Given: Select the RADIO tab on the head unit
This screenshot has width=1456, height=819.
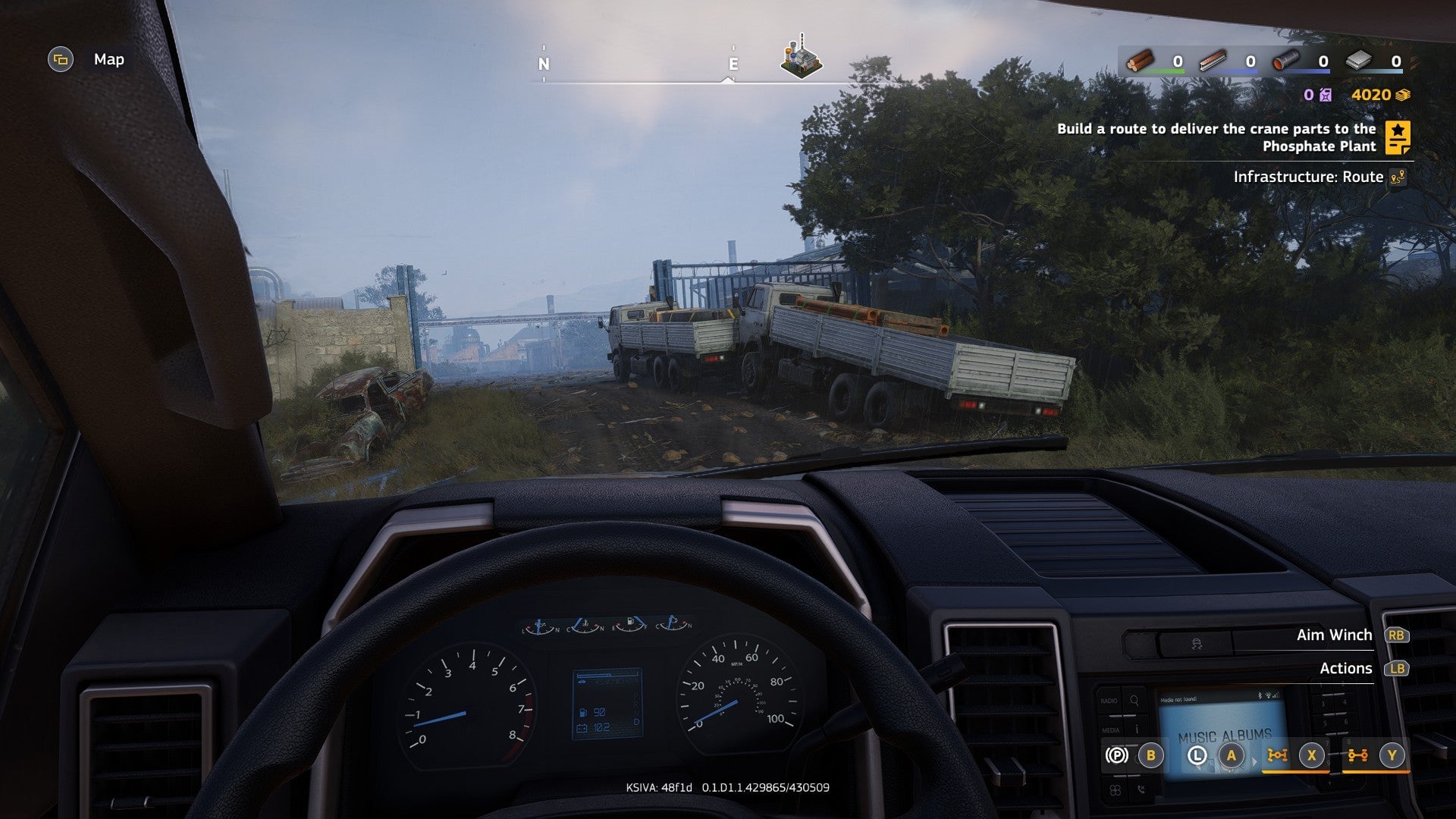Looking at the screenshot, I should [1109, 699].
